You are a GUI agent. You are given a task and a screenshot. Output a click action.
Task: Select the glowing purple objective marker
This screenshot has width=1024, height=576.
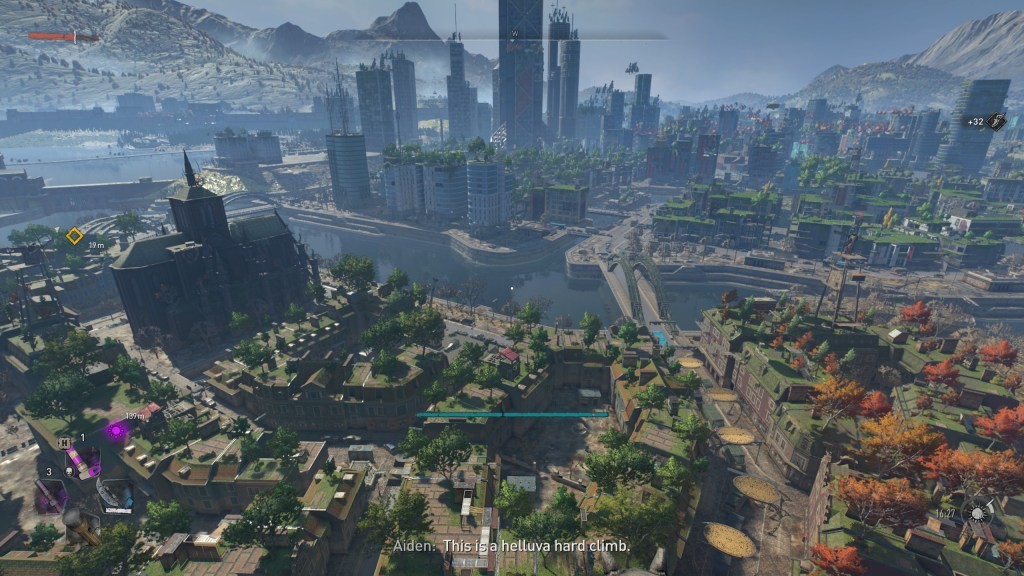pos(117,431)
